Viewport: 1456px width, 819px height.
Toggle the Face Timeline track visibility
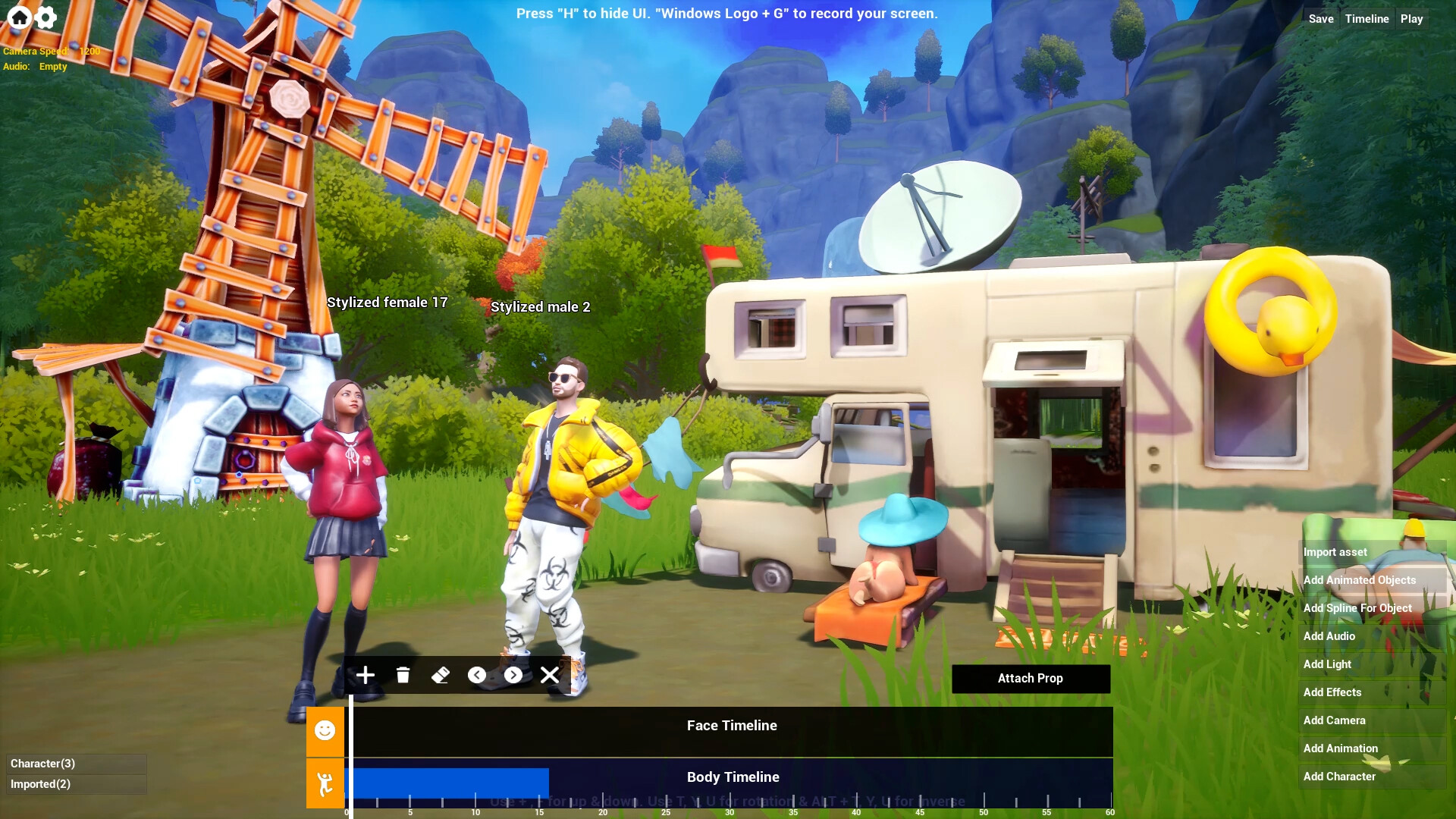pyautogui.click(x=731, y=726)
